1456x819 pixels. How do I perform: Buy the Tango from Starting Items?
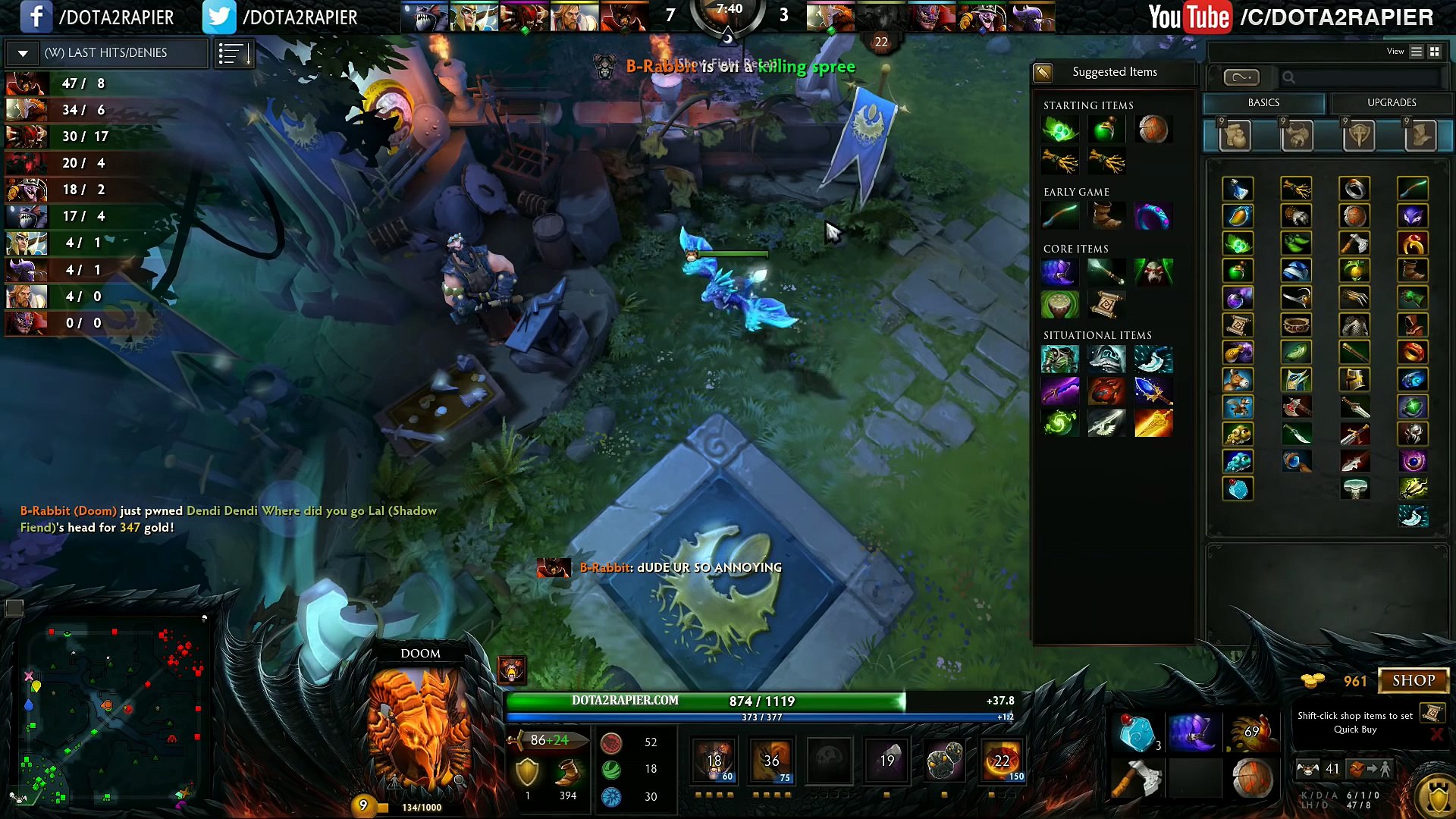(1059, 130)
